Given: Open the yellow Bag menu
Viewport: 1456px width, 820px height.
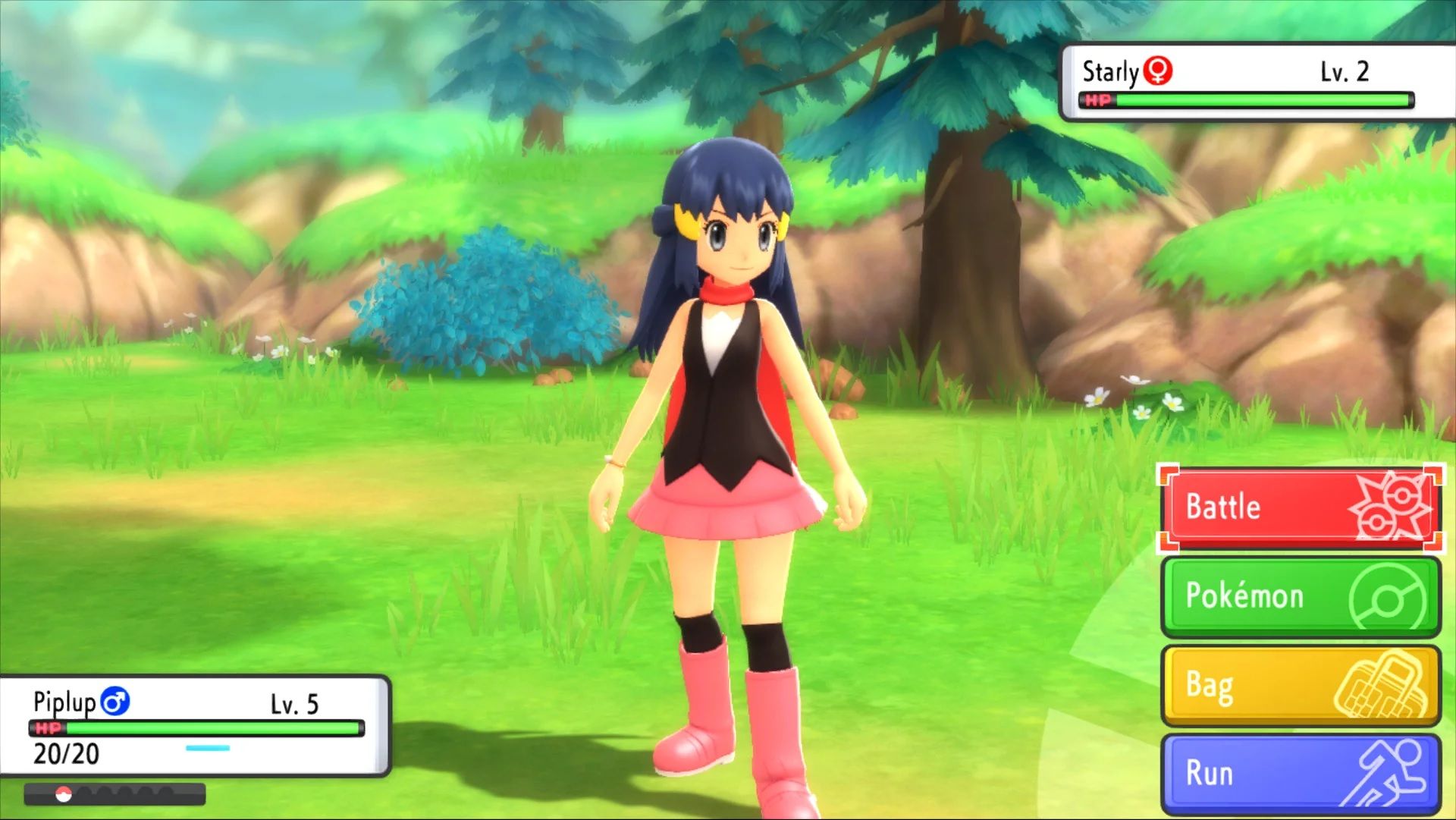Looking at the screenshot, I should click(x=1300, y=685).
